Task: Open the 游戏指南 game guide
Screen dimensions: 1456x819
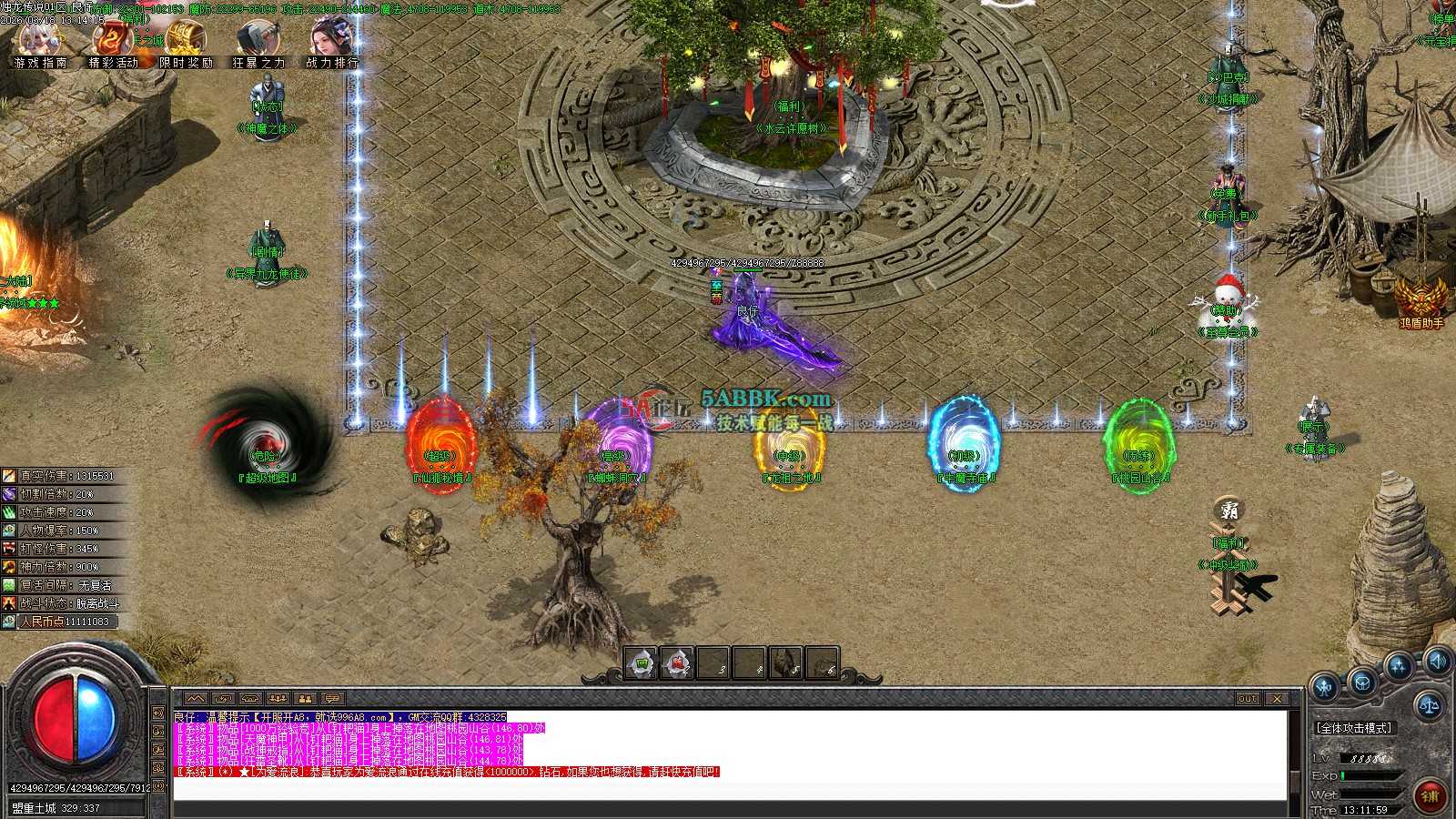Action: 39,42
